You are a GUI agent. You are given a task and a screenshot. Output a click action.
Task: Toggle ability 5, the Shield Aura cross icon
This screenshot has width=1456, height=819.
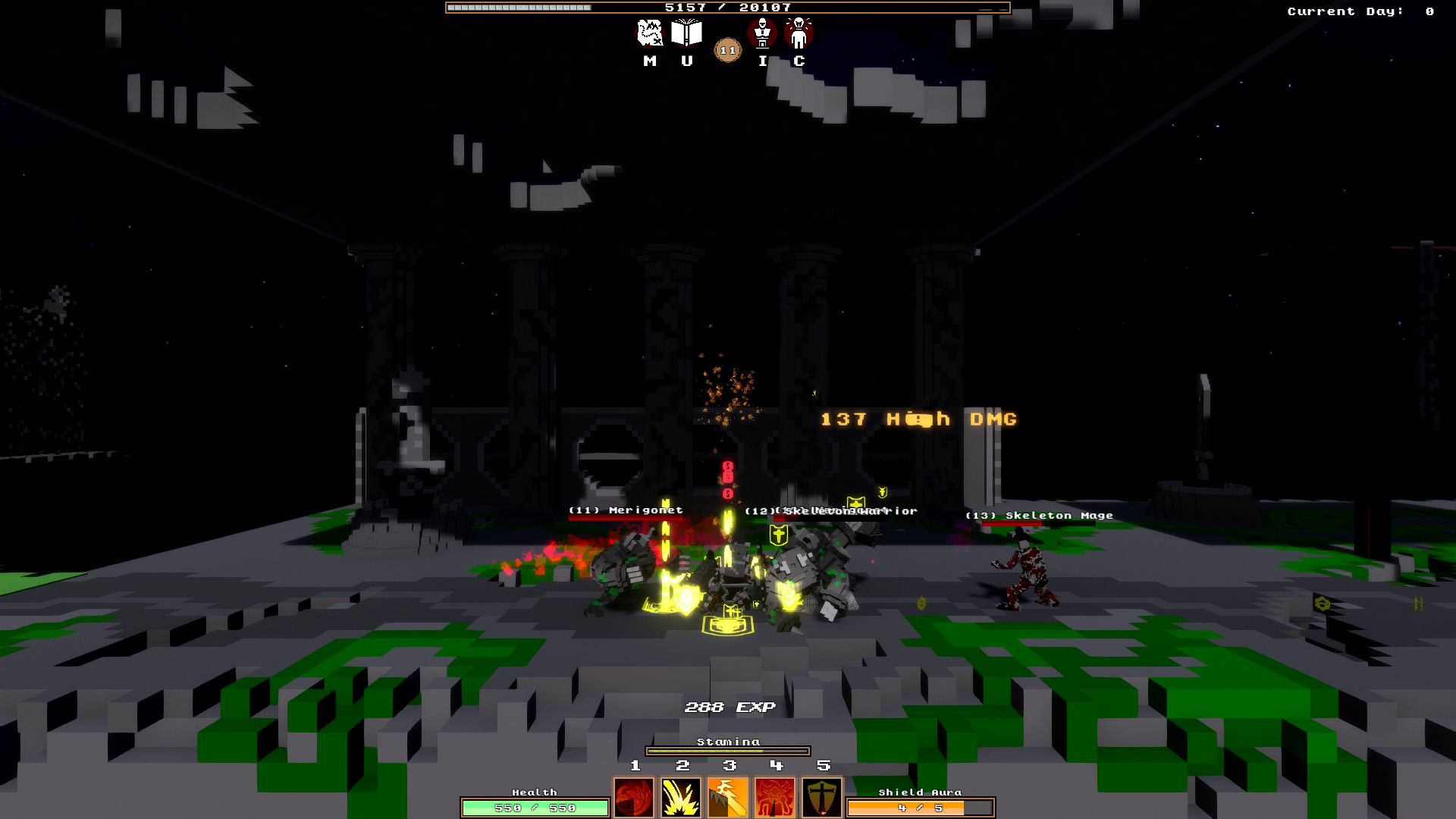click(823, 797)
